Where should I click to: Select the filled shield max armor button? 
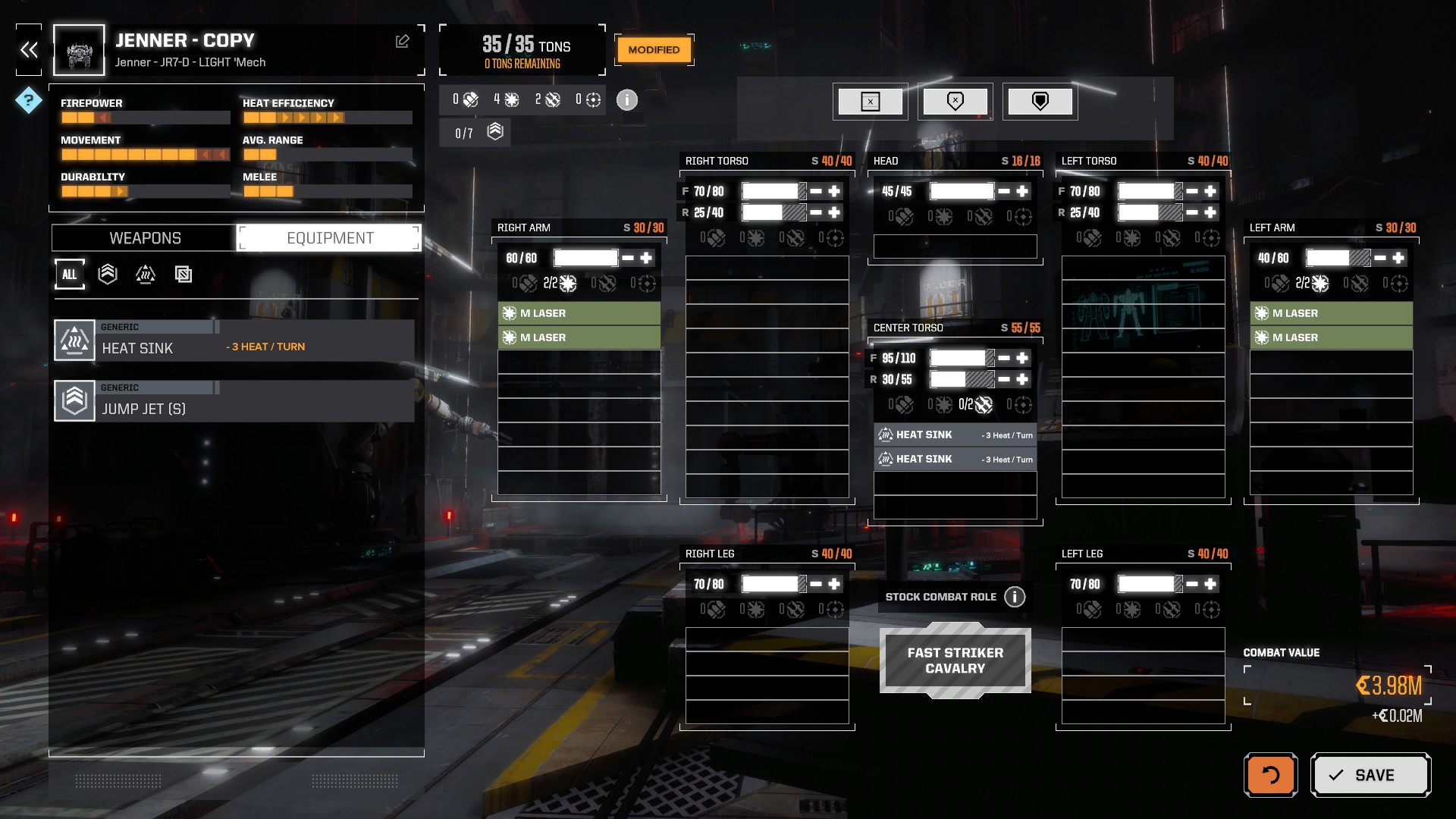click(1040, 102)
